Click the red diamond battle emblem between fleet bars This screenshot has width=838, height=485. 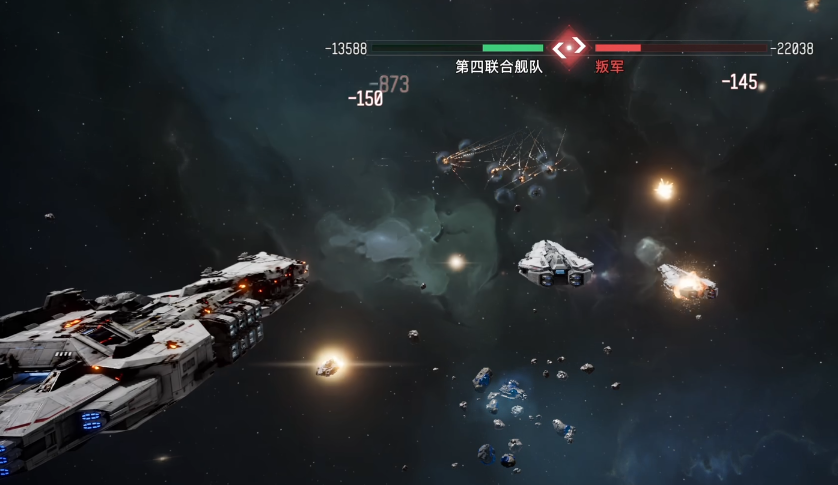point(569,47)
